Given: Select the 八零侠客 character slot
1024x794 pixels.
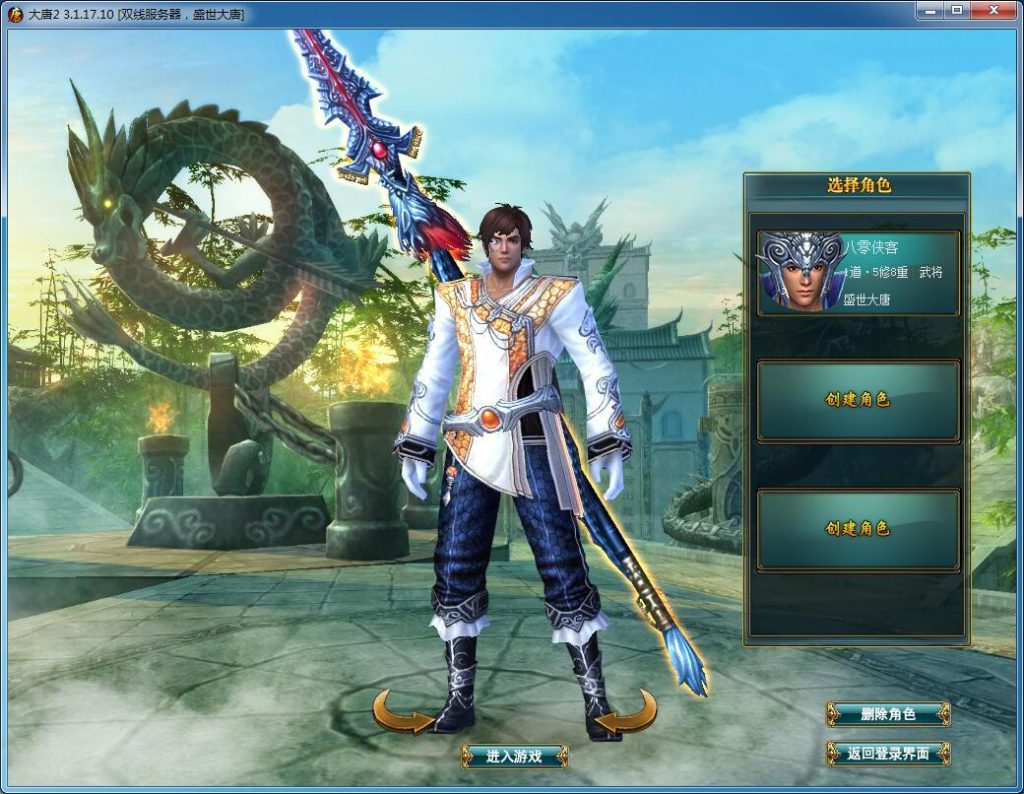Looking at the screenshot, I should coord(858,273).
